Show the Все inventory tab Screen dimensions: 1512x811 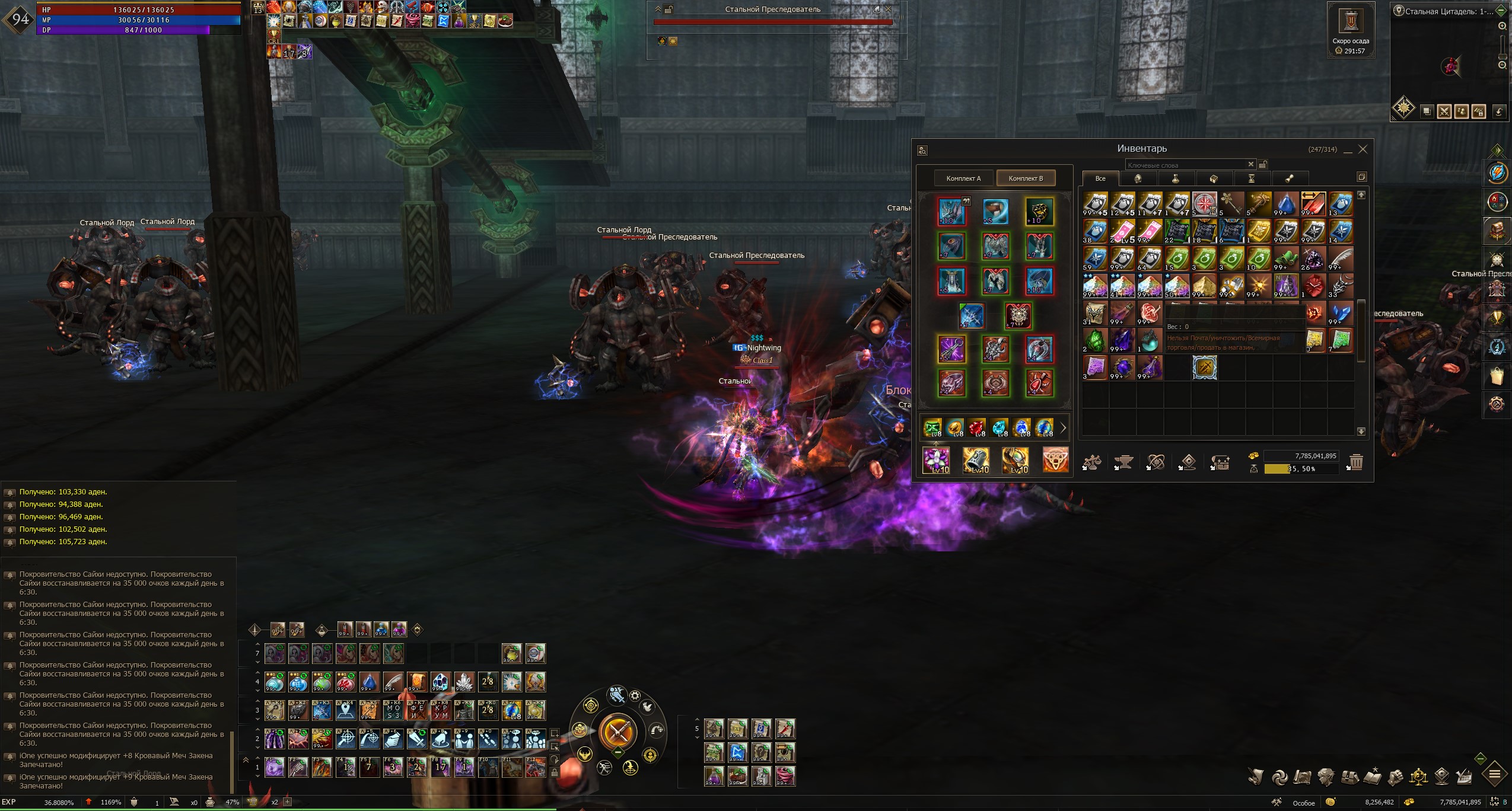(1100, 178)
